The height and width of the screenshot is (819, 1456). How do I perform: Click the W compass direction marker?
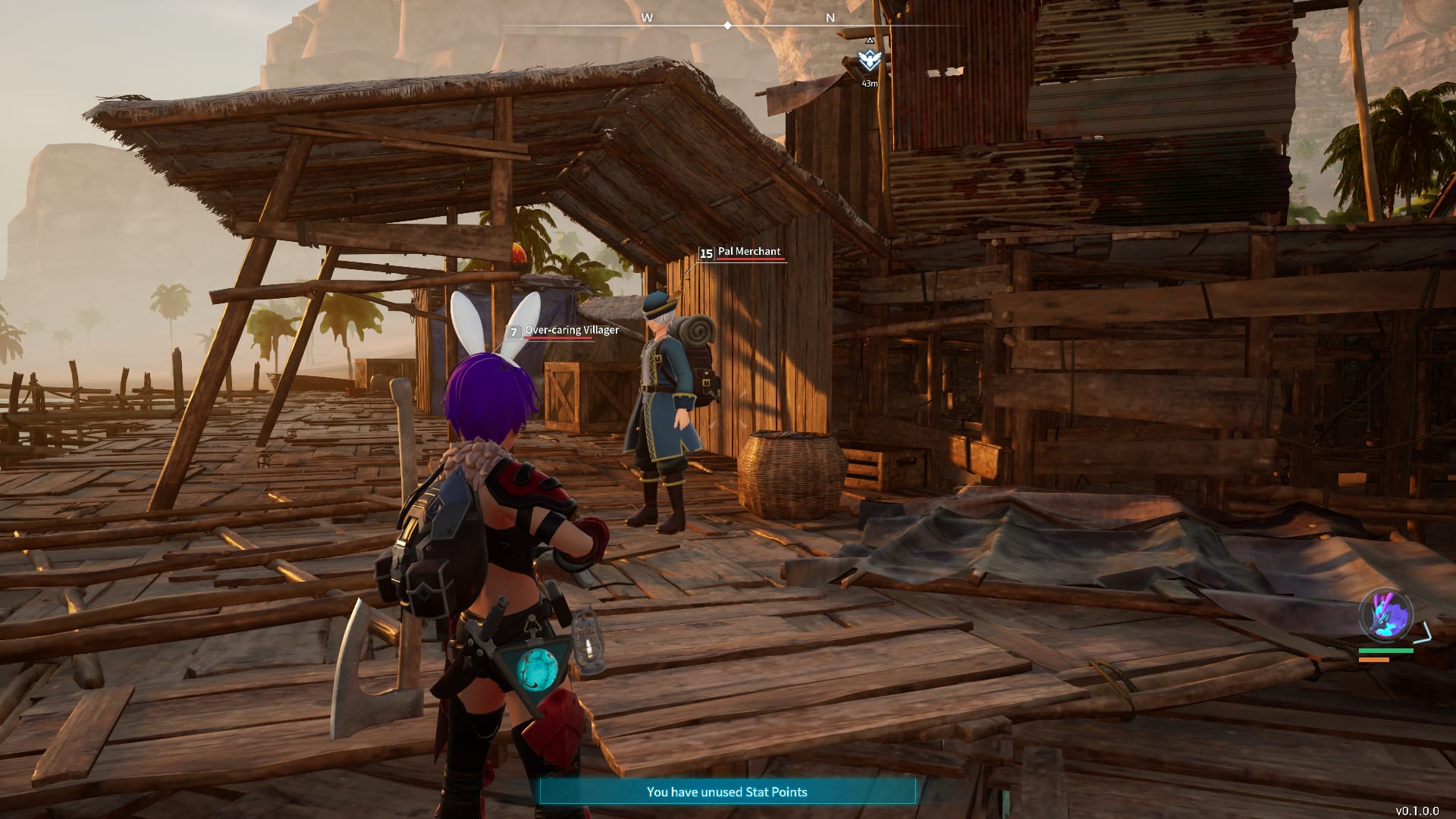click(x=648, y=16)
